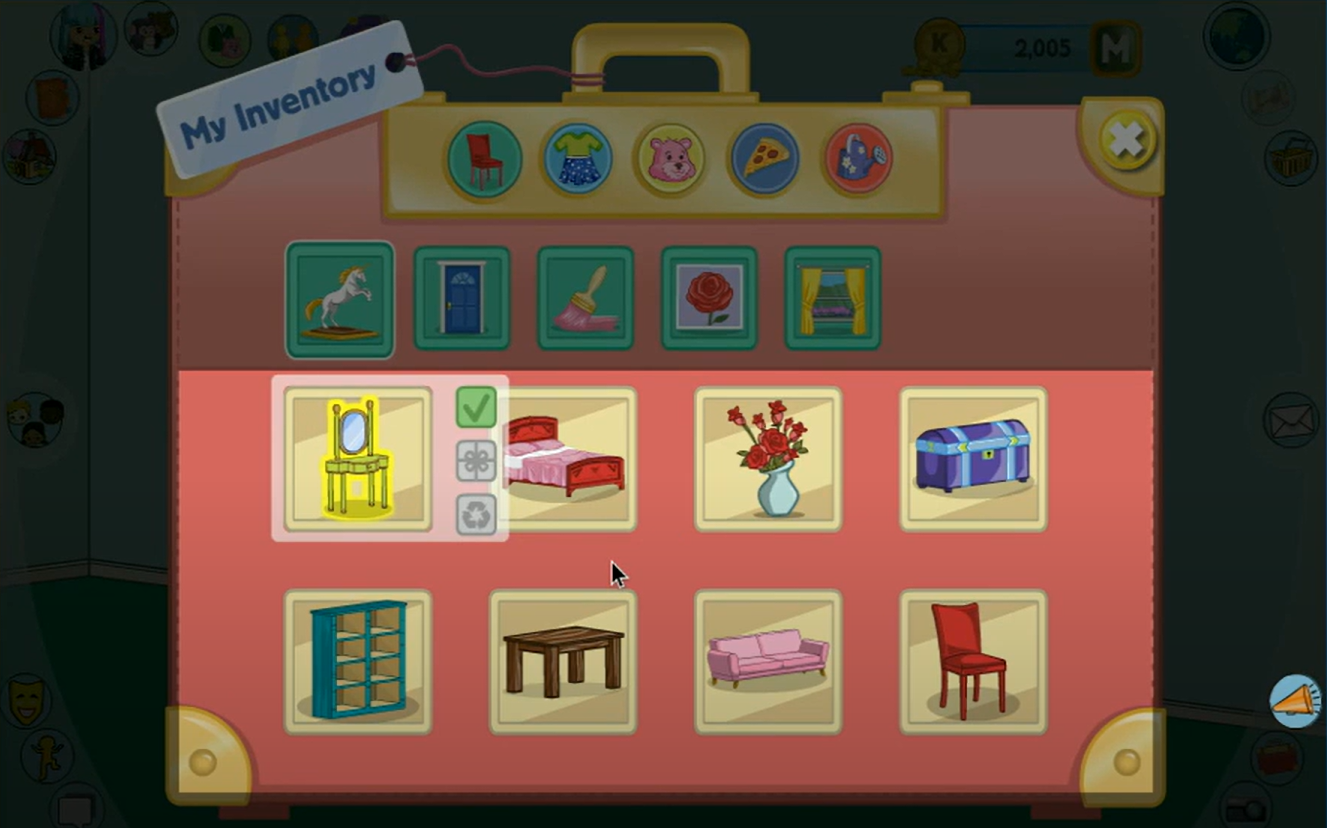Viewport: 1327px width, 828px height.
Task: Select the red chair furniture category
Action: (482, 158)
